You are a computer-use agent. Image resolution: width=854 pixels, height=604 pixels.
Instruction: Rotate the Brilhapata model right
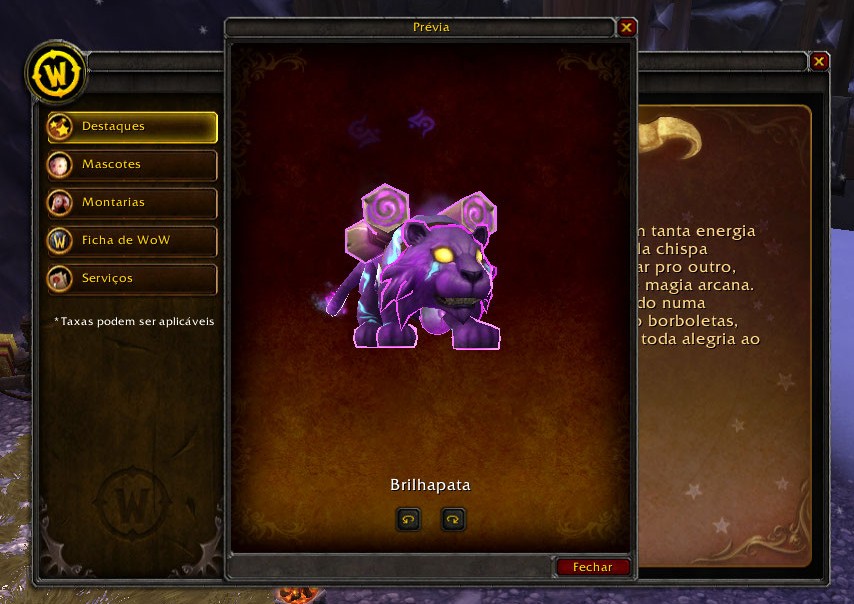point(453,519)
